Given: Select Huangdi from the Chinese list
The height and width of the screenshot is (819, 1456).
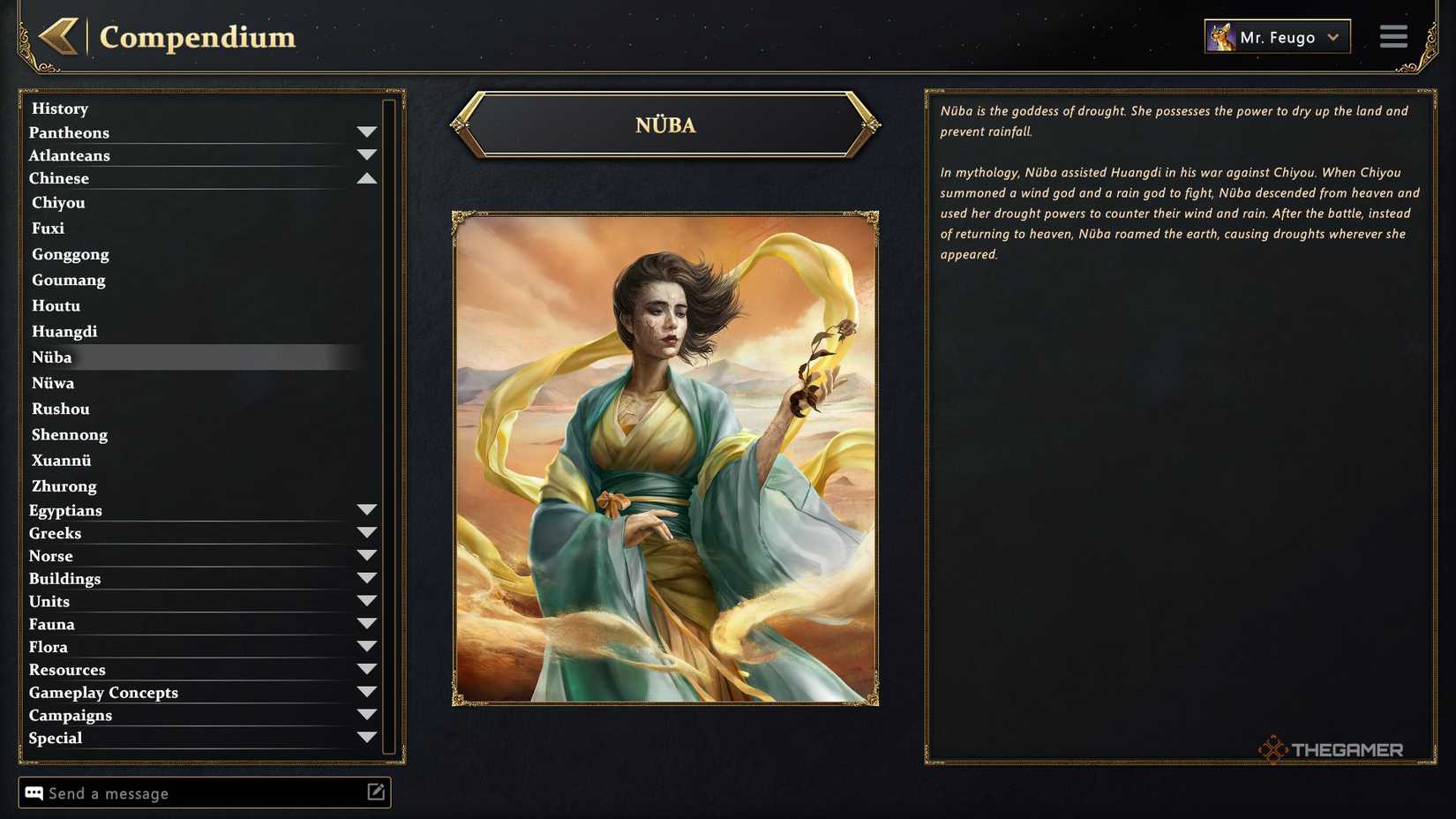Looking at the screenshot, I should (64, 331).
